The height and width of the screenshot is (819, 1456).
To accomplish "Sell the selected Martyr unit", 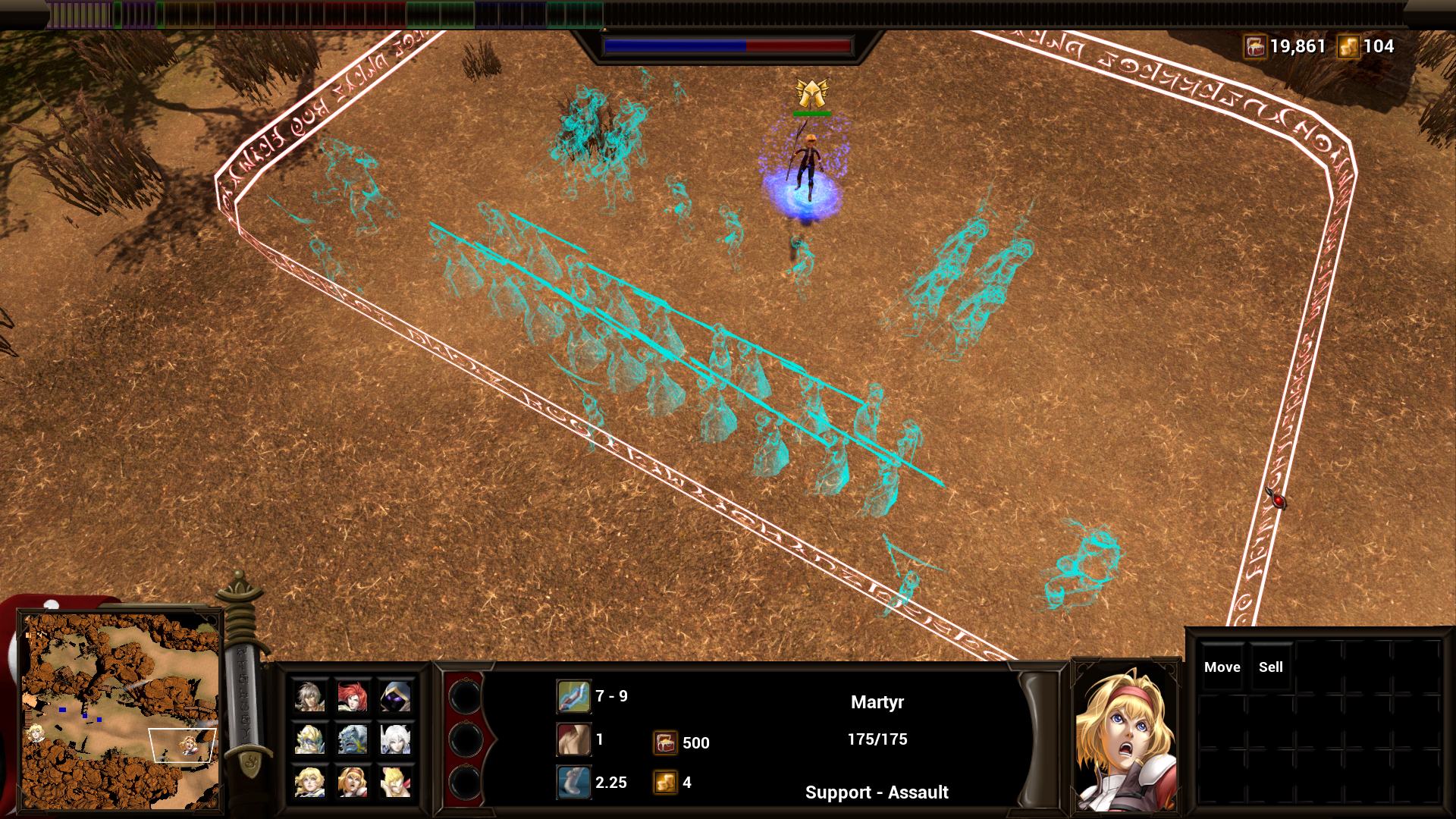I will click(x=1270, y=667).
